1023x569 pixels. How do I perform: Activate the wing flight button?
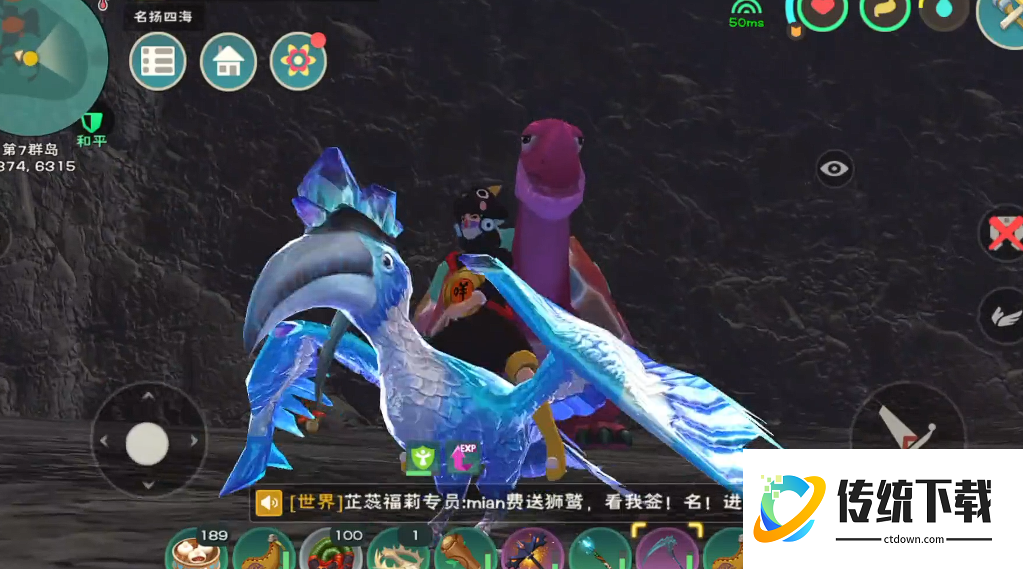coord(1001,314)
